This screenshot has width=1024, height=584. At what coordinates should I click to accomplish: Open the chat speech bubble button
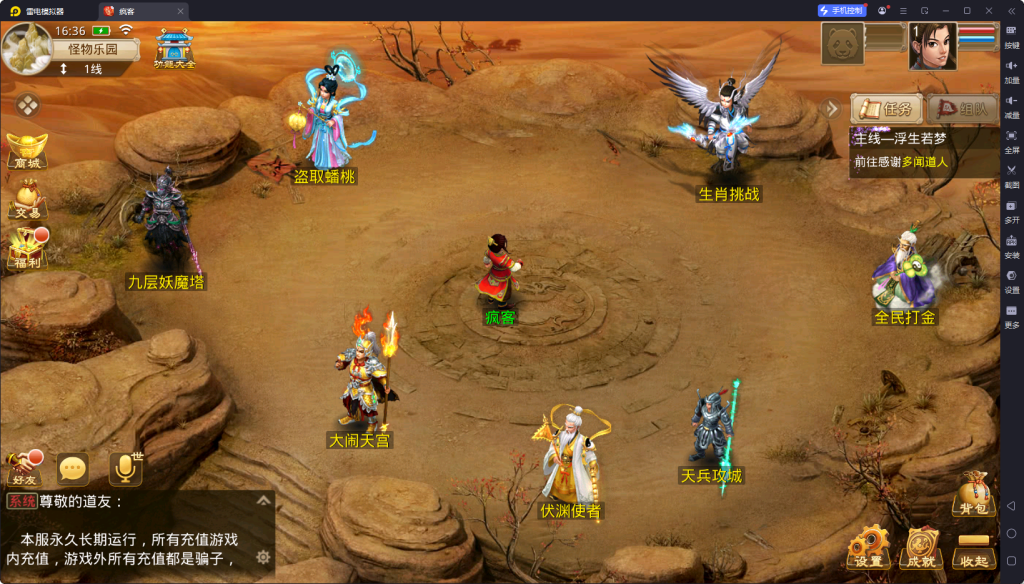click(73, 468)
